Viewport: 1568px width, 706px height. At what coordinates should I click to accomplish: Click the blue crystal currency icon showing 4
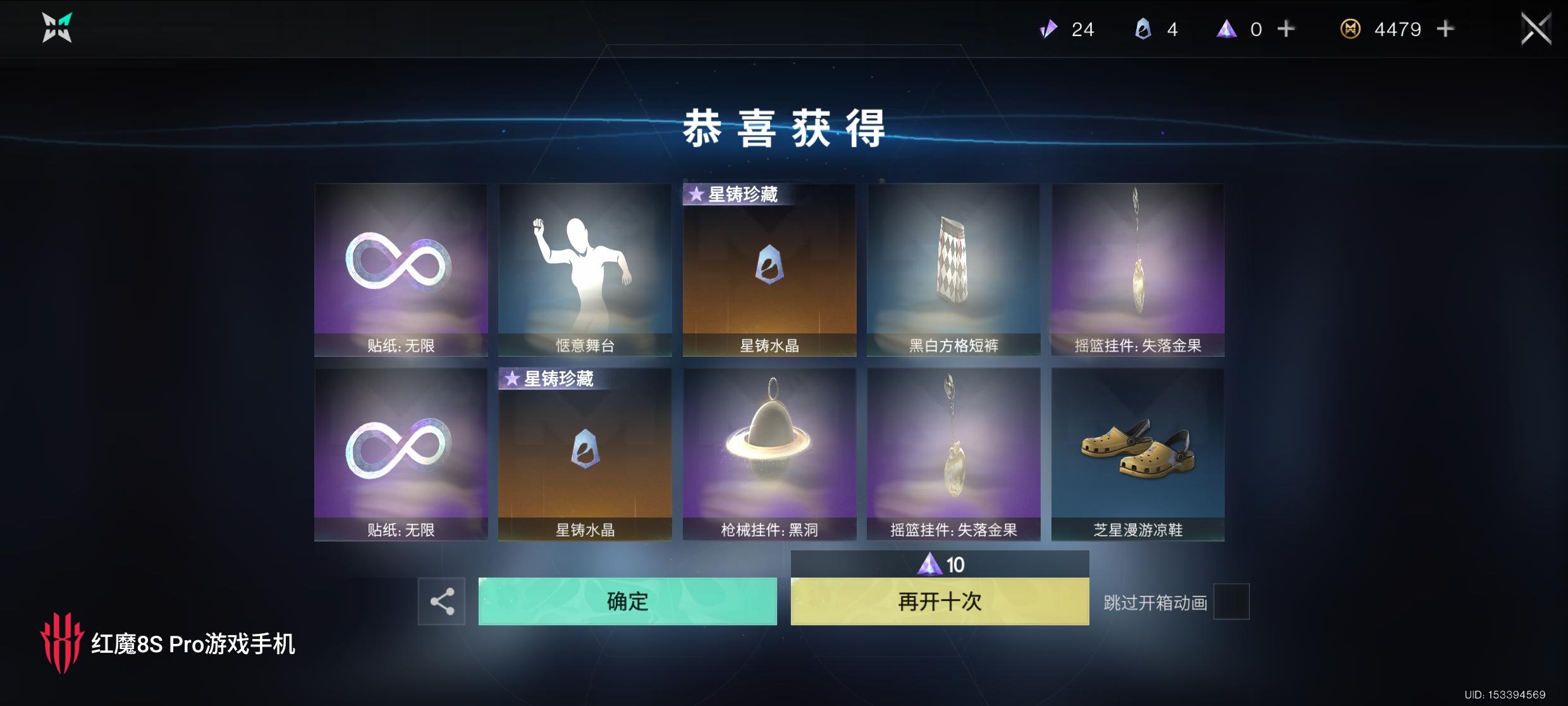(1141, 29)
